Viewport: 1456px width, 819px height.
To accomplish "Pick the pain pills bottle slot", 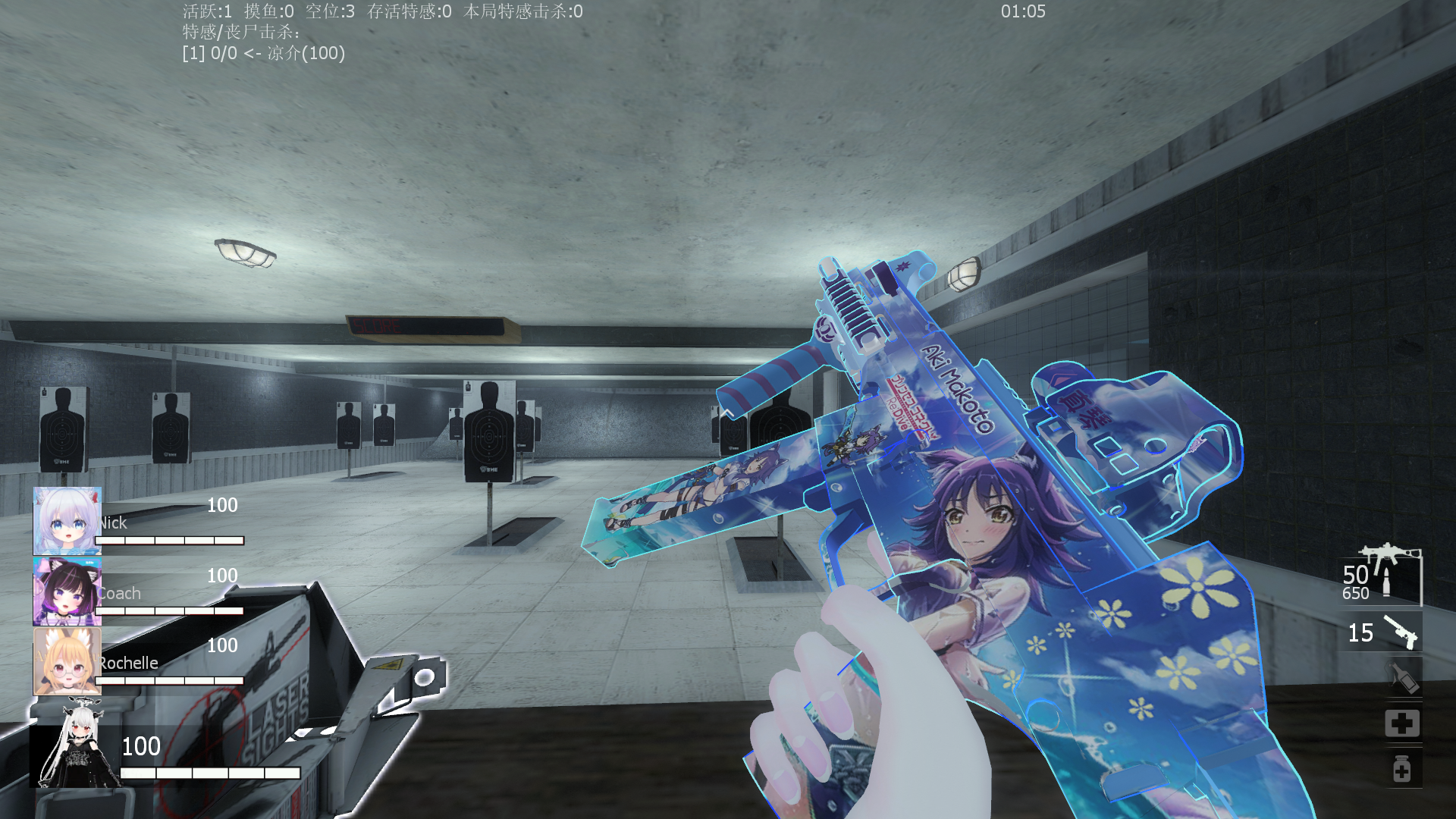I will (1401, 769).
